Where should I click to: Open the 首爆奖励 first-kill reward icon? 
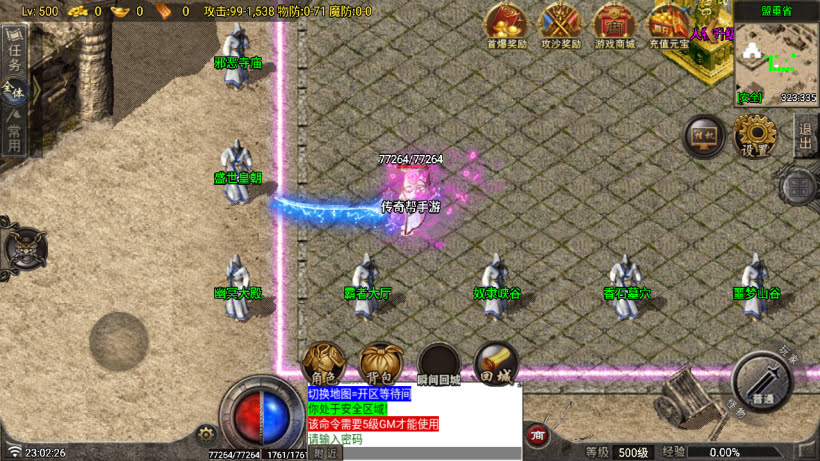505,24
